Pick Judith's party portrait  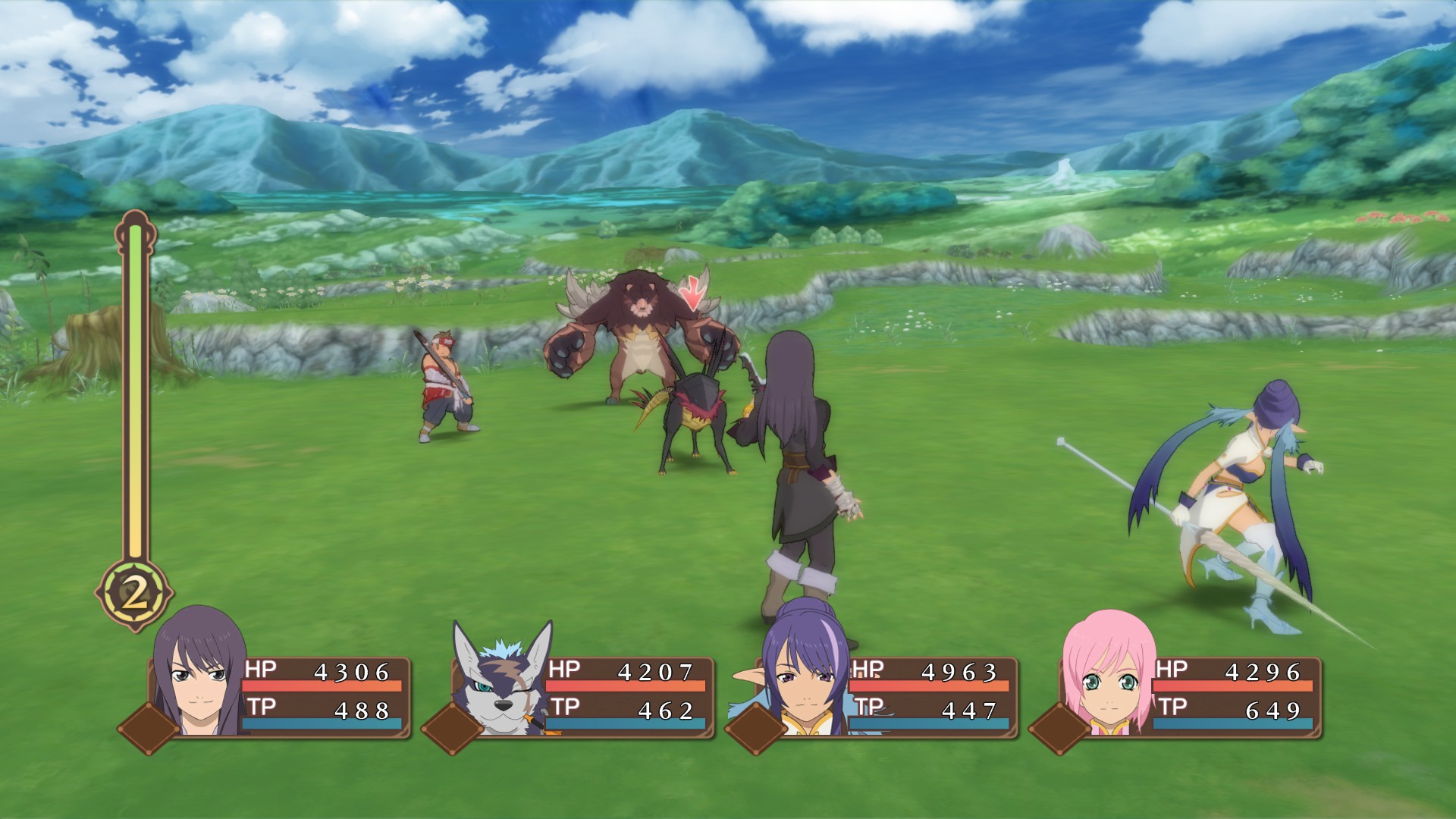[x=805, y=671]
